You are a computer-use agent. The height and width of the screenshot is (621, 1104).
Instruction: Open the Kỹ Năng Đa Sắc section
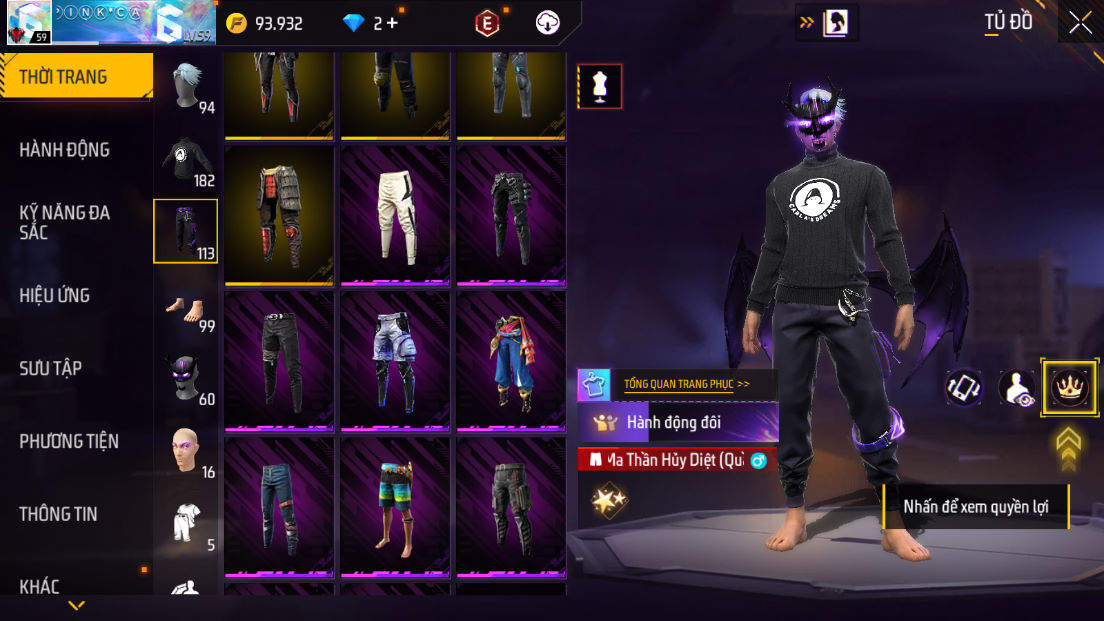pyautogui.click(x=65, y=222)
